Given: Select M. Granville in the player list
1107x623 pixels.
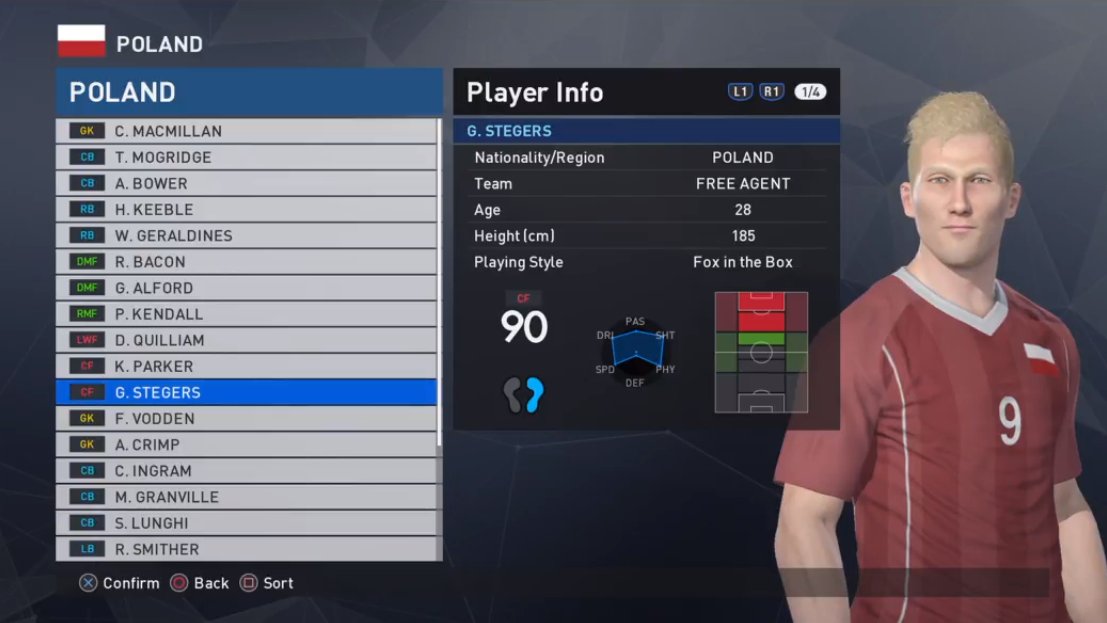Looking at the screenshot, I should (246, 497).
